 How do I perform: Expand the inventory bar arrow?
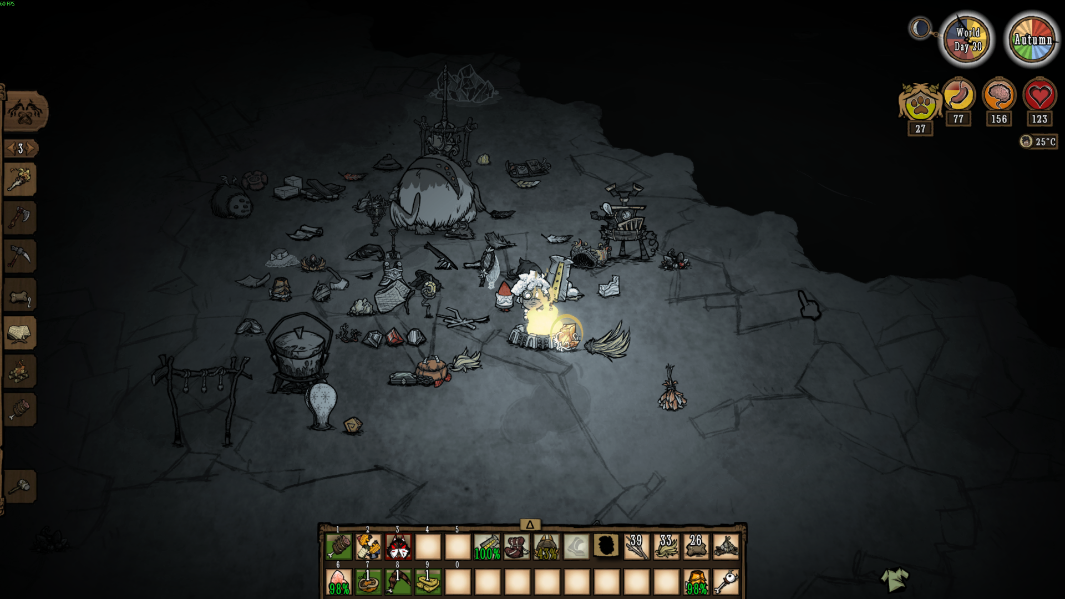click(x=531, y=525)
